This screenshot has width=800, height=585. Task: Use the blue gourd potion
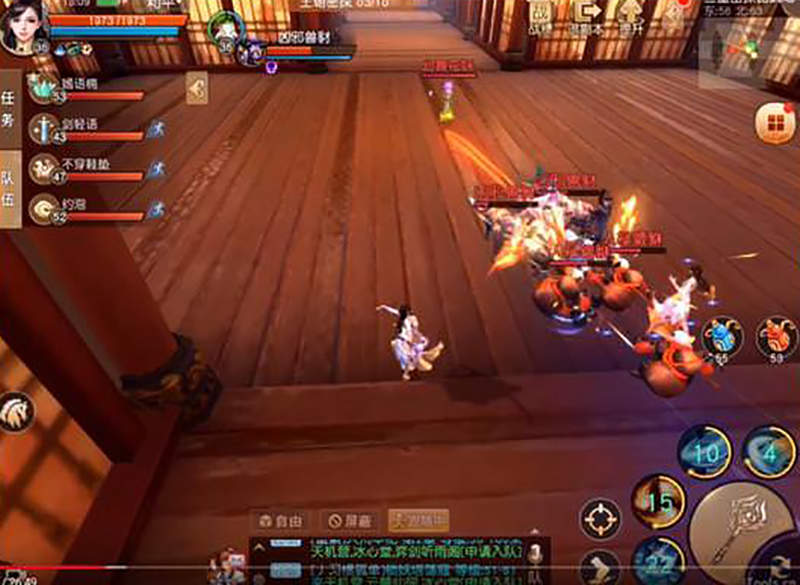721,338
